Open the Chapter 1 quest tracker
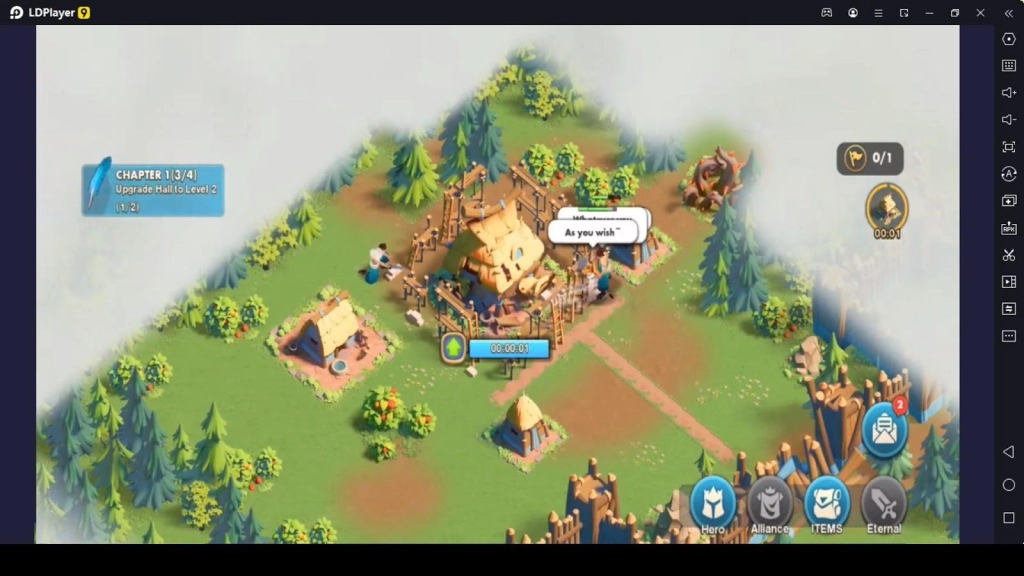This screenshot has height=576, width=1024. point(153,189)
